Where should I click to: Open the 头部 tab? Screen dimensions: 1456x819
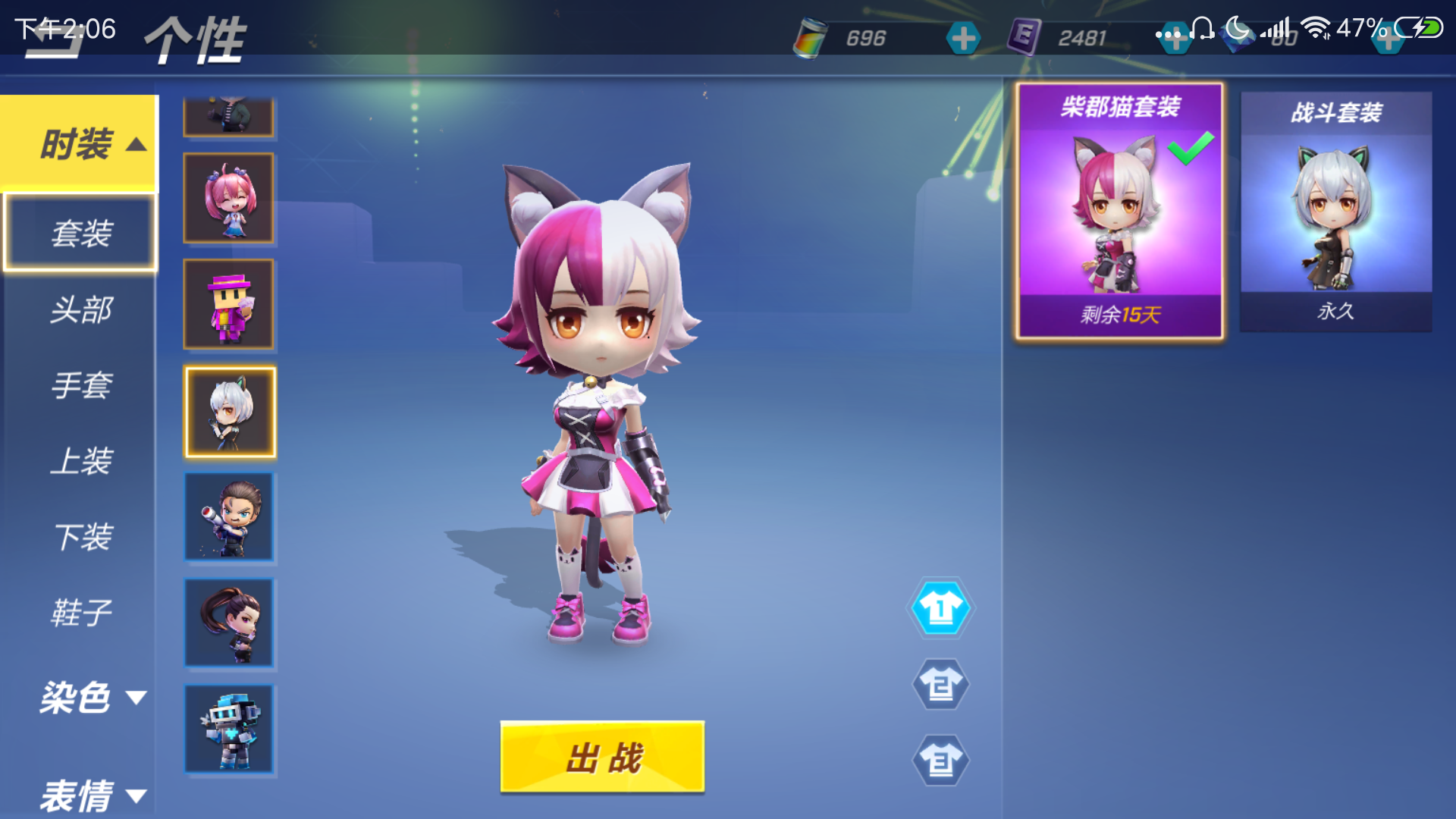(80, 309)
